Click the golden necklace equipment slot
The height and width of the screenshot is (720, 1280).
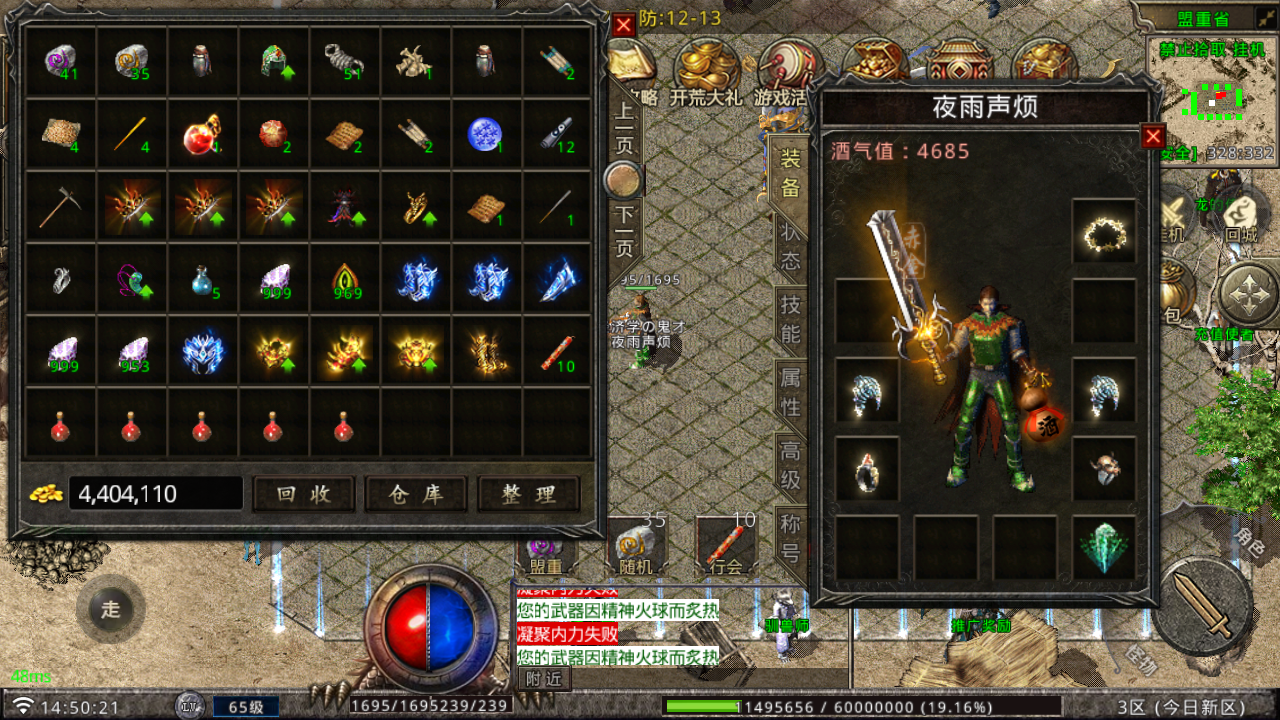pyautogui.click(x=1104, y=233)
